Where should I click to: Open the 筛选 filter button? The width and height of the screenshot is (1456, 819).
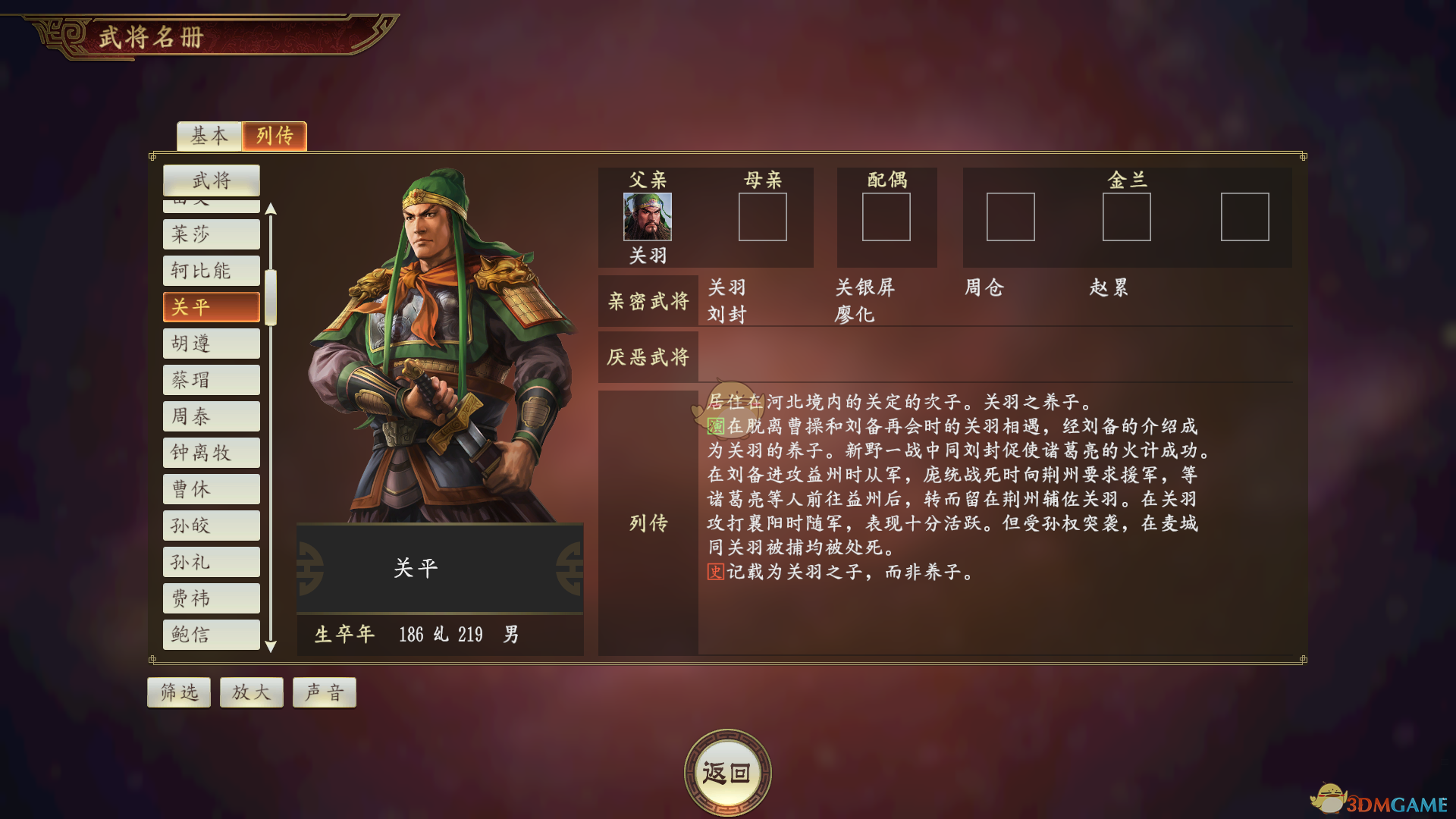179,692
